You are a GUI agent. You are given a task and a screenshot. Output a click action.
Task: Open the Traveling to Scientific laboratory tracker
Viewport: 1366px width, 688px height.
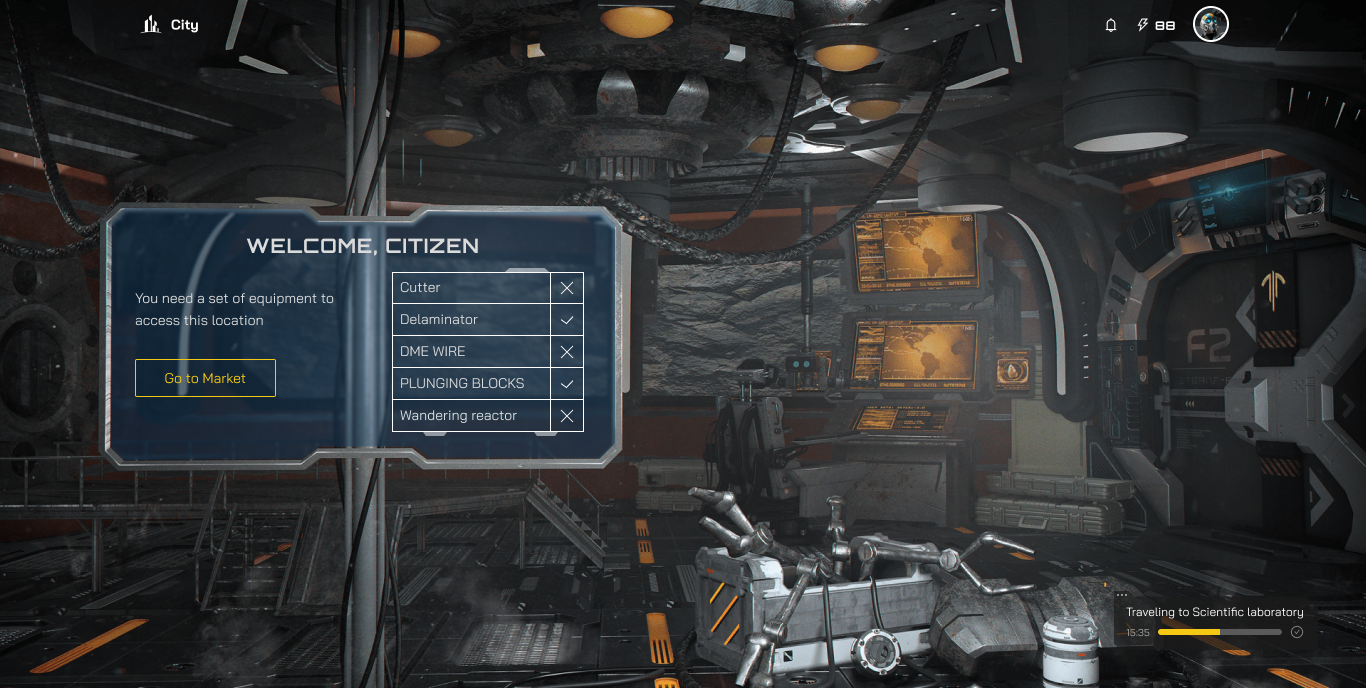point(1214,612)
